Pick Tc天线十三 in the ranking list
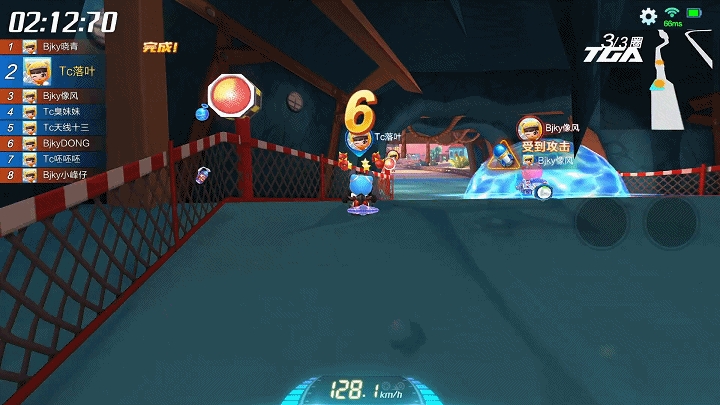This screenshot has height=405, width=720. point(60,127)
